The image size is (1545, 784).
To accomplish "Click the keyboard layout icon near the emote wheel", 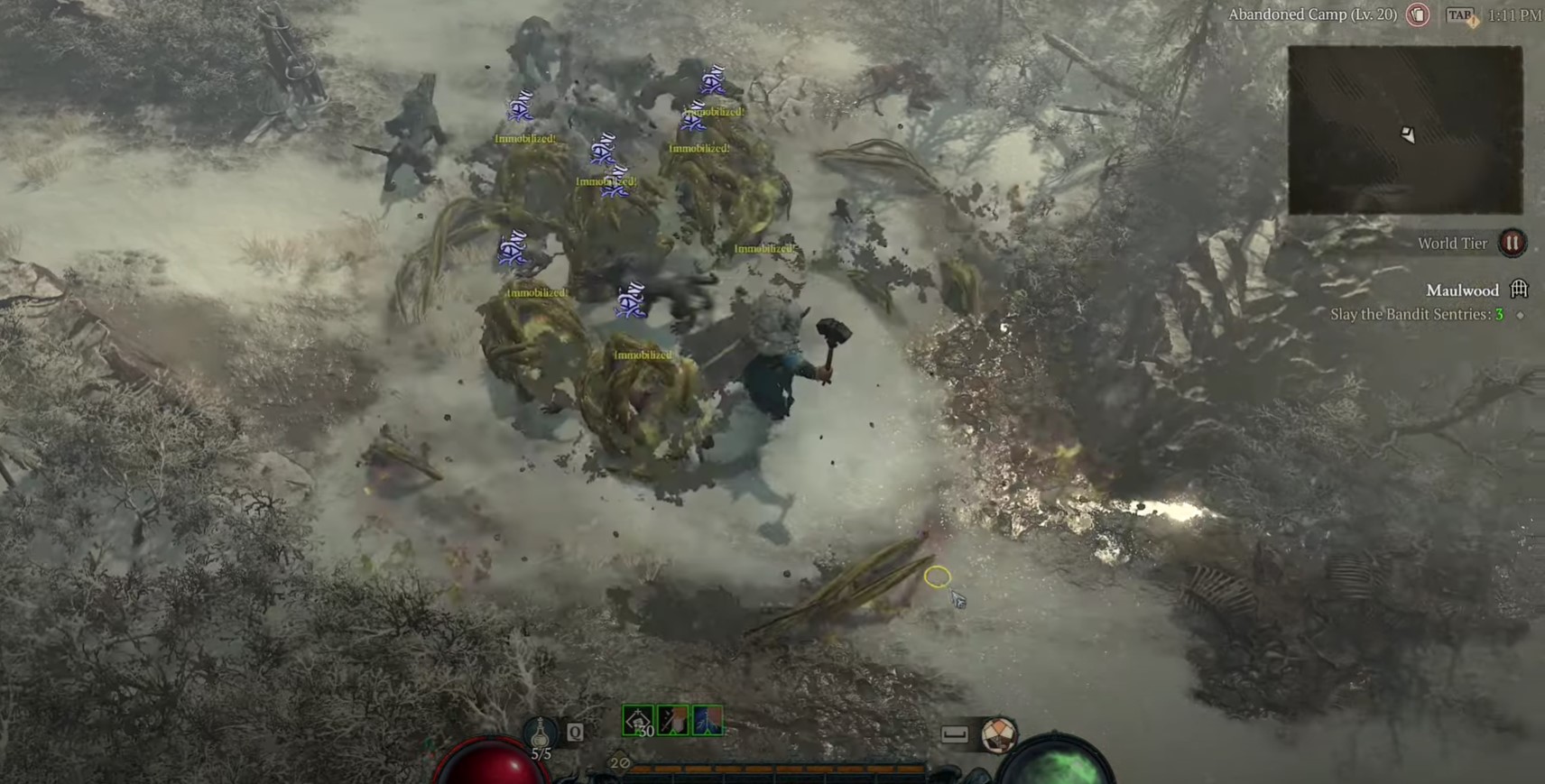I will pyautogui.click(x=957, y=733).
